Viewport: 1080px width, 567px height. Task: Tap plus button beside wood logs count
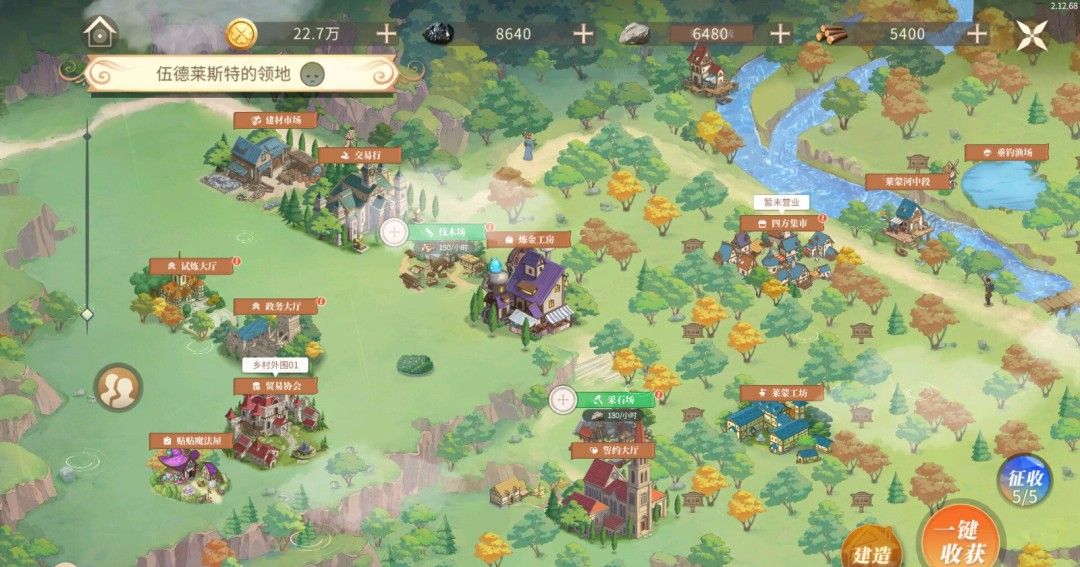977,33
